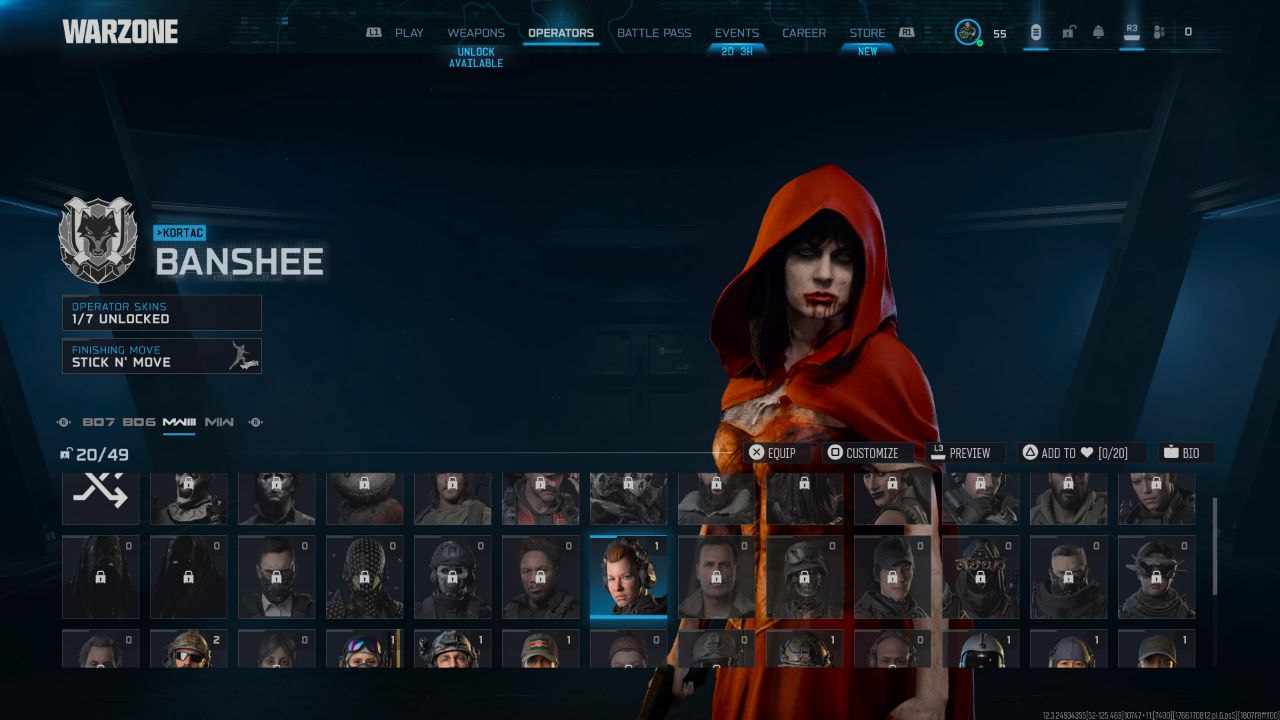Customize the Banshee operator

click(x=863, y=453)
